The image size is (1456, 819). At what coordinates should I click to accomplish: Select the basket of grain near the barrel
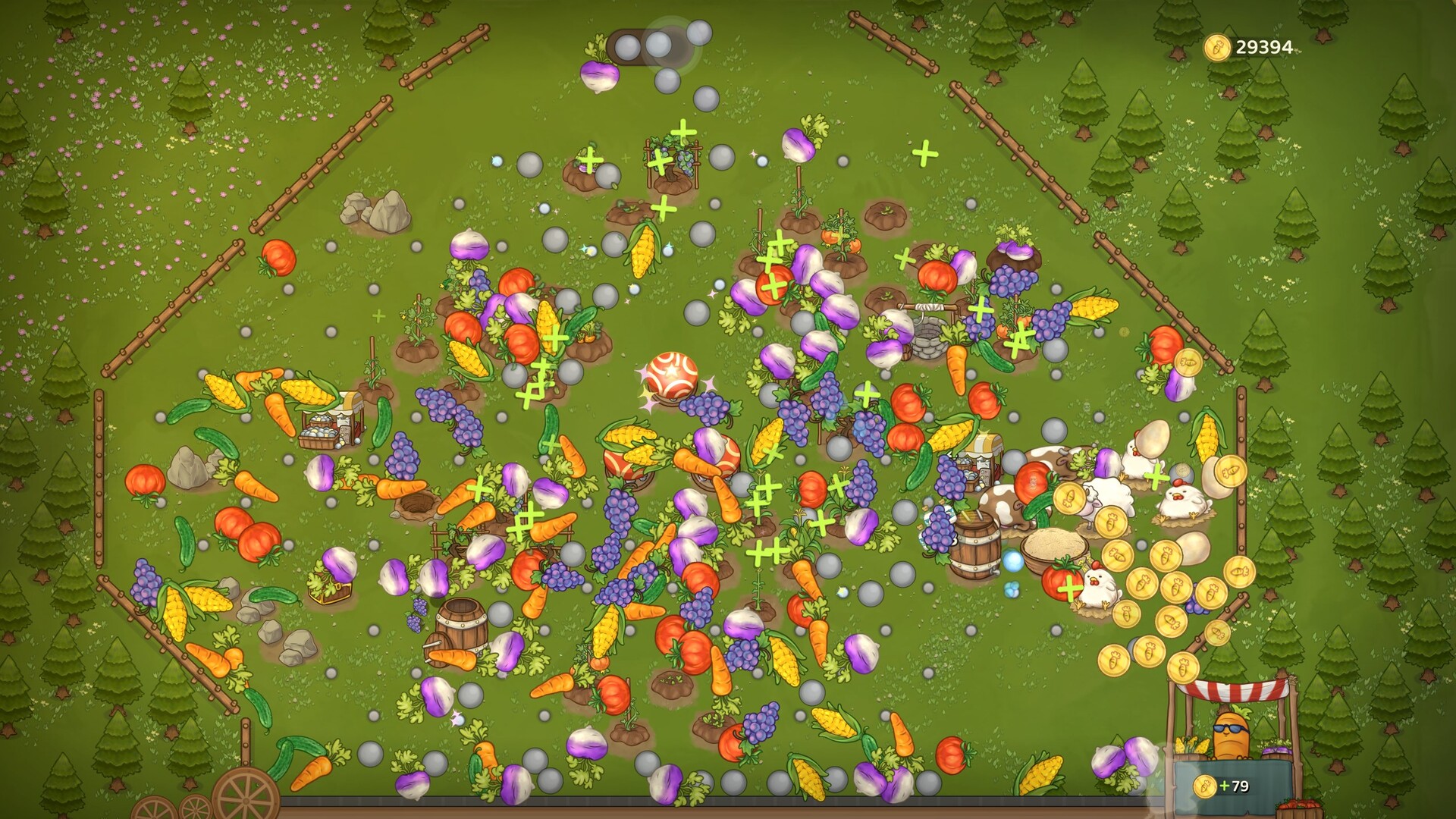(1054, 548)
